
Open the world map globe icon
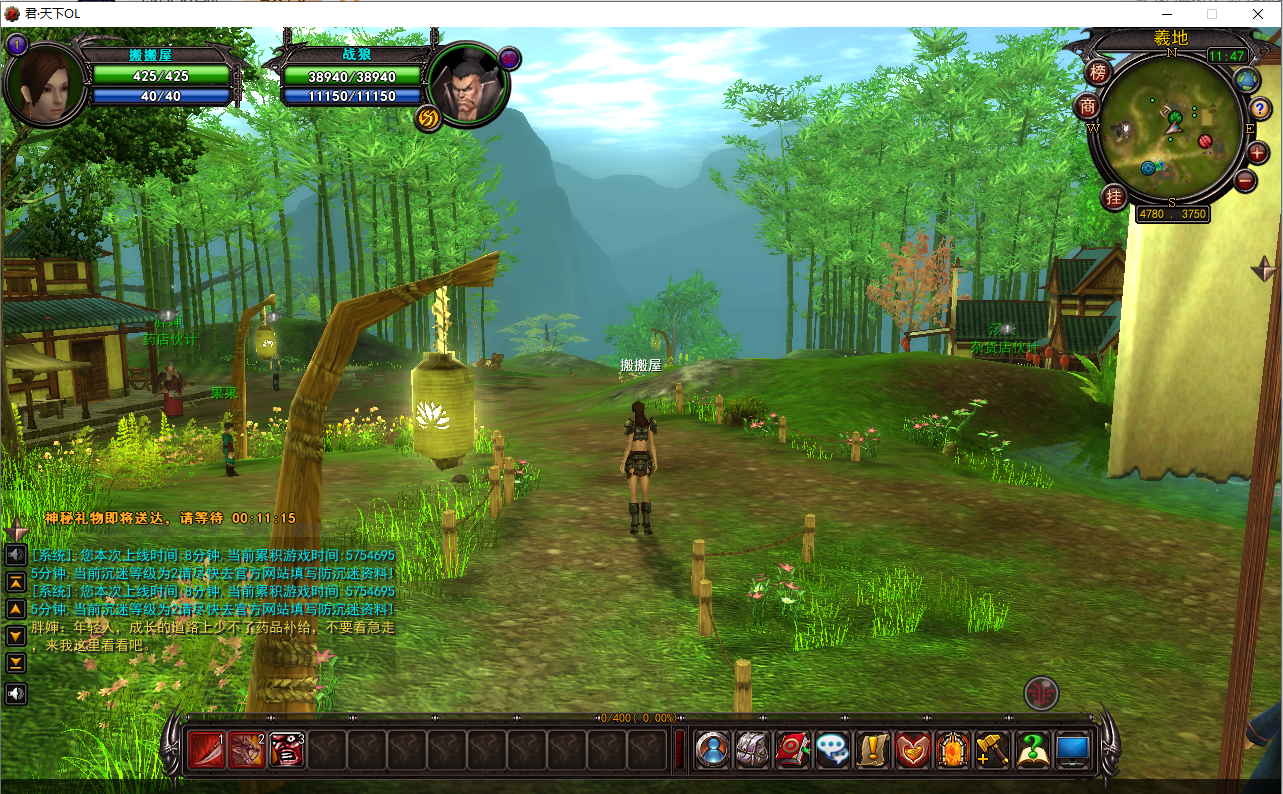coord(1246,80)
